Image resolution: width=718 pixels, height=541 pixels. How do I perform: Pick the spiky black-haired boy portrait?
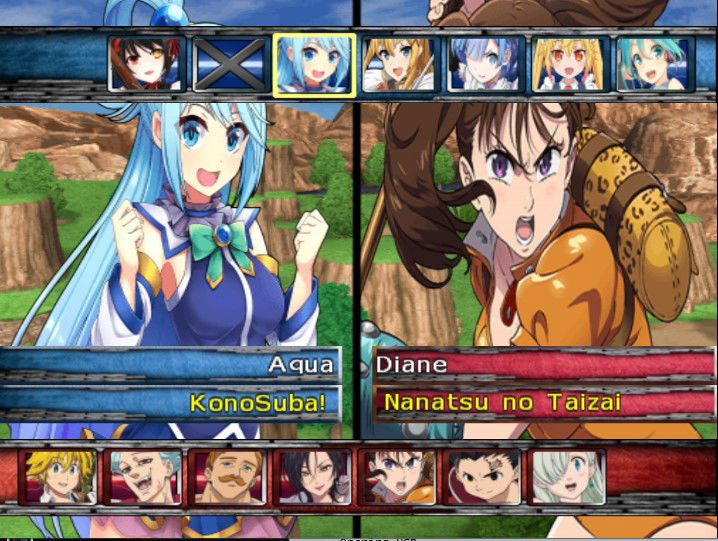tap(483, 476)
